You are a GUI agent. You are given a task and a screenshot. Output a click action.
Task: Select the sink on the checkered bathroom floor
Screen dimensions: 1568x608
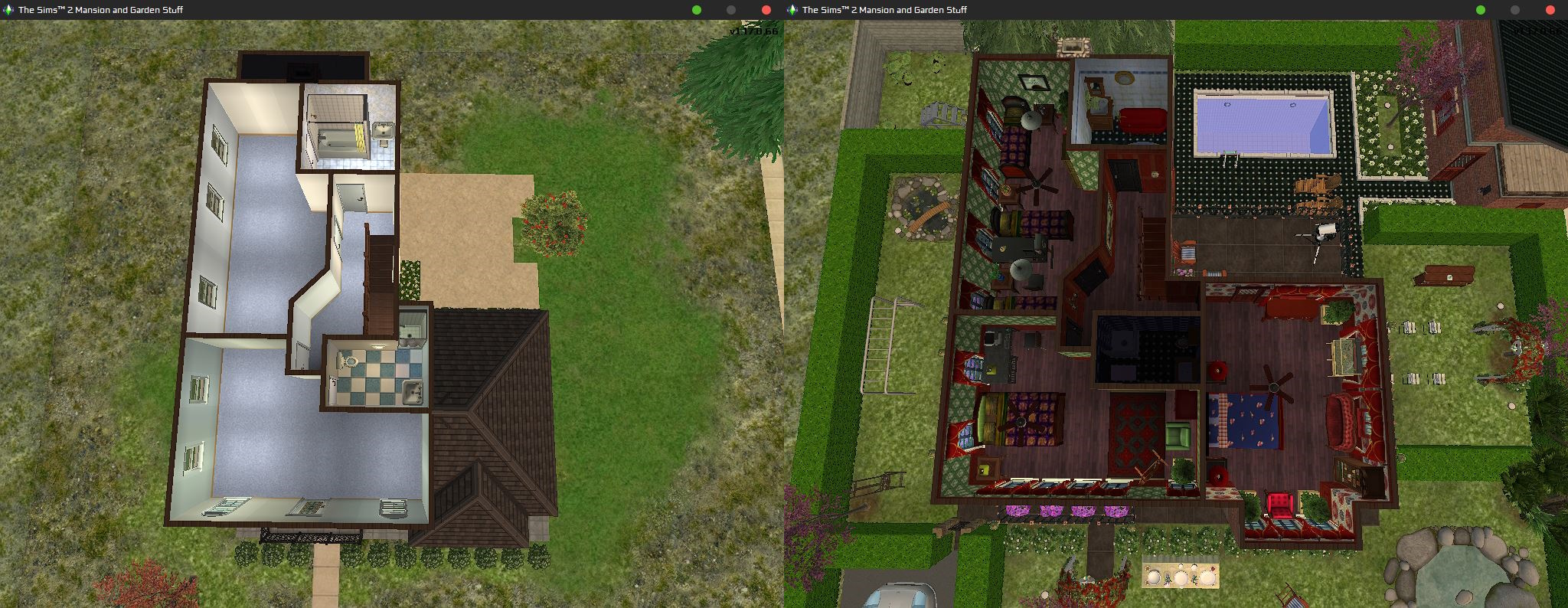(413, 392)
